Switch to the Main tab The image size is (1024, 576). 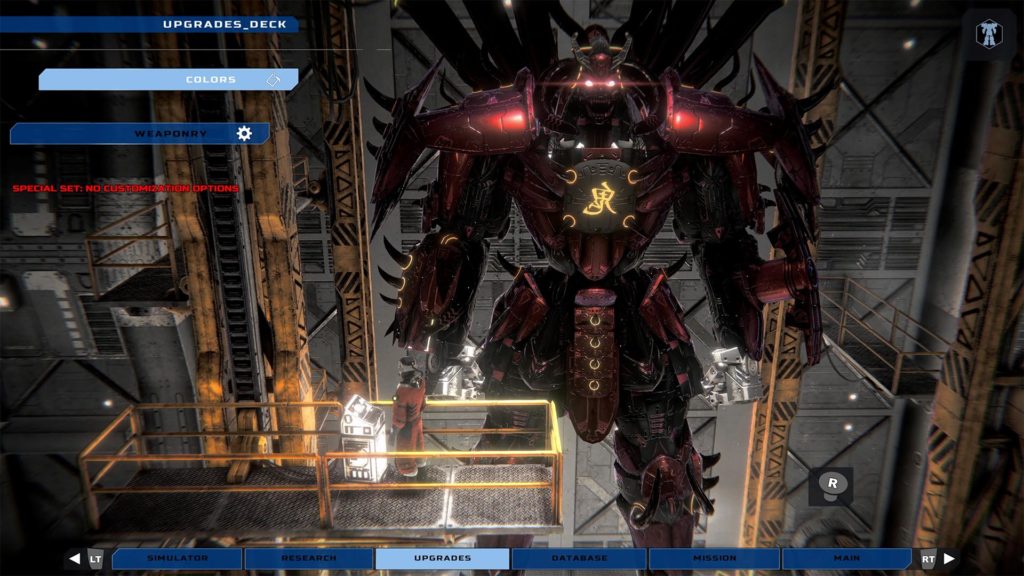pyautogui.click(x=846, y=558)
